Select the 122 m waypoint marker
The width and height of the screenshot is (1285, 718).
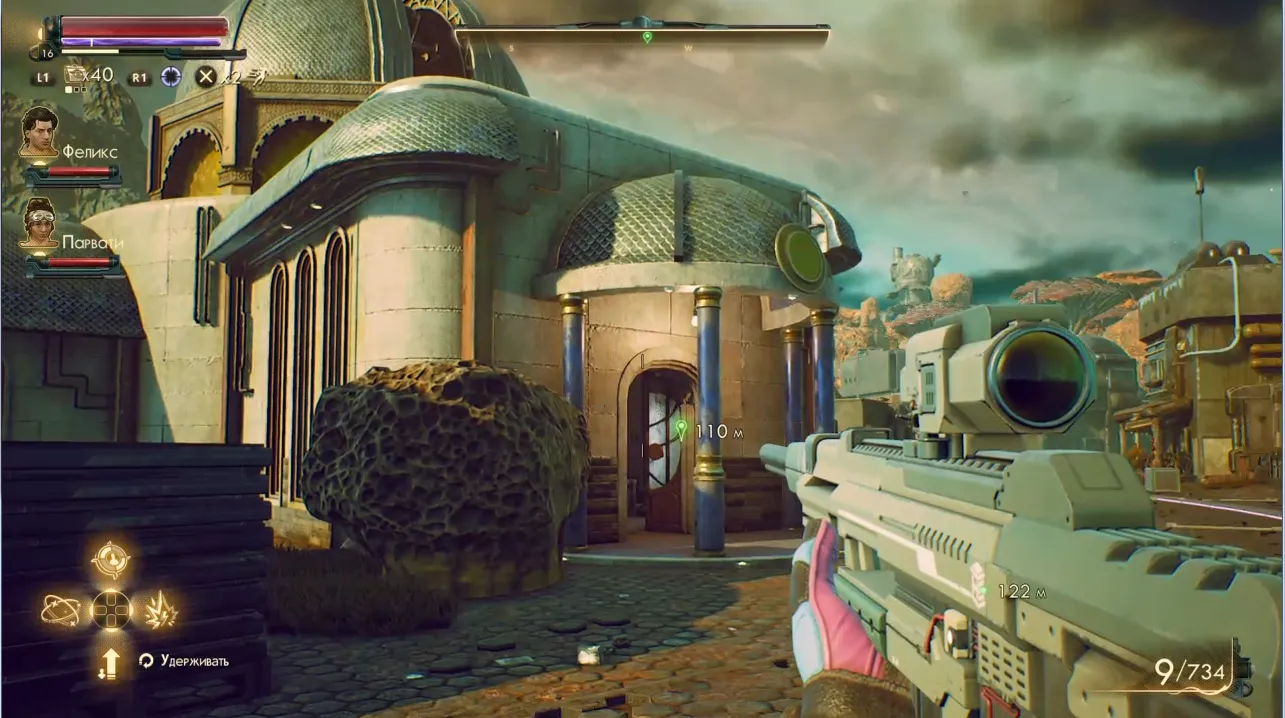[x=984, y=591]
